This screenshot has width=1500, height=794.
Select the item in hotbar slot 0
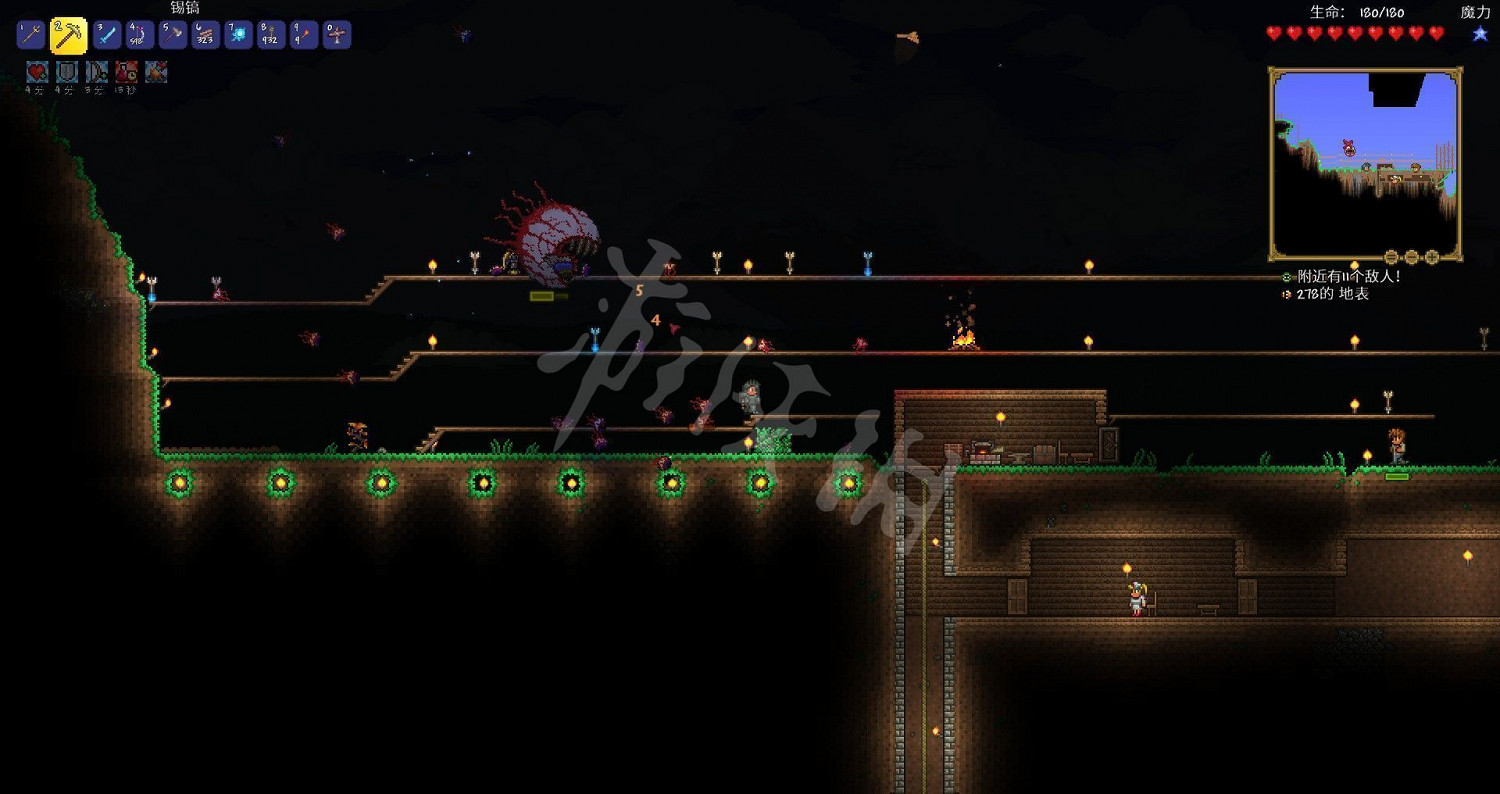coord(339,34)
